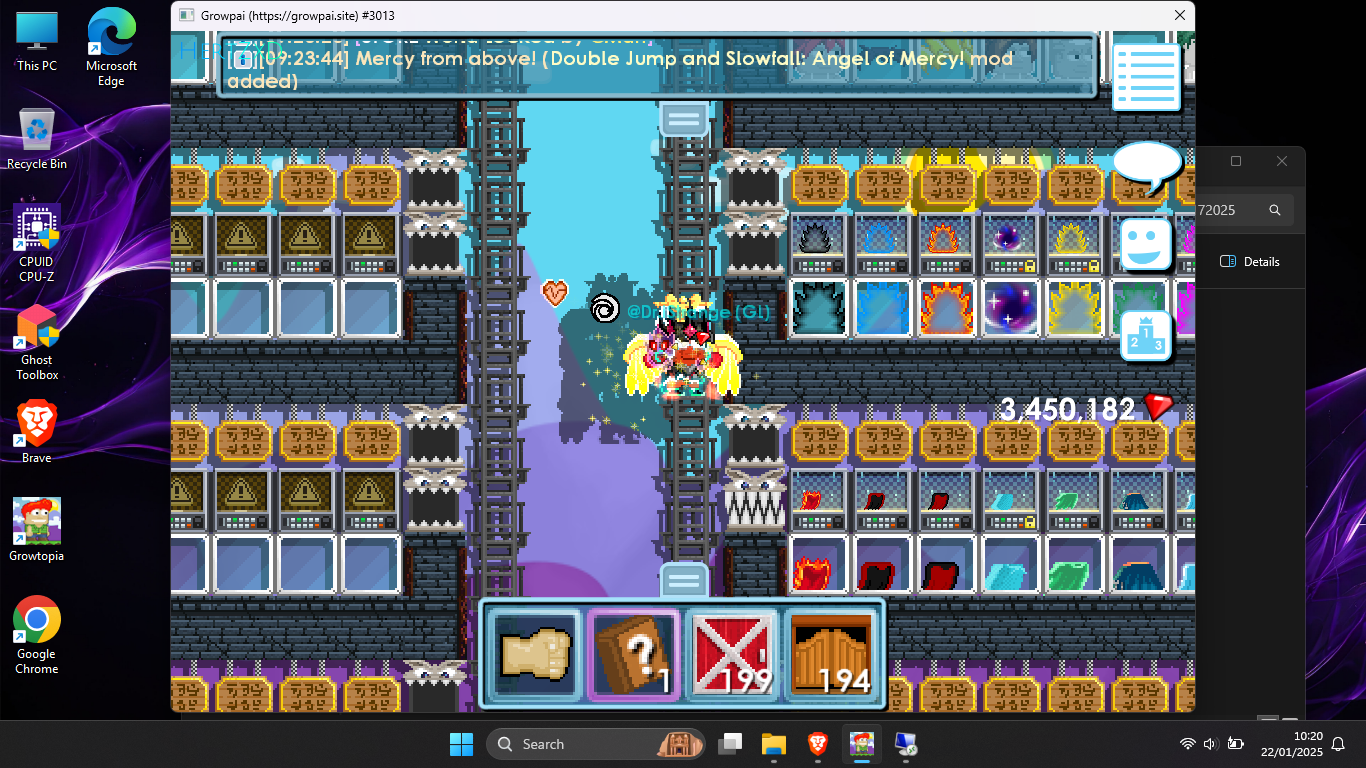Close the Growpai game window
This screenshot has height=768, width=1366.
[1180, 15]
